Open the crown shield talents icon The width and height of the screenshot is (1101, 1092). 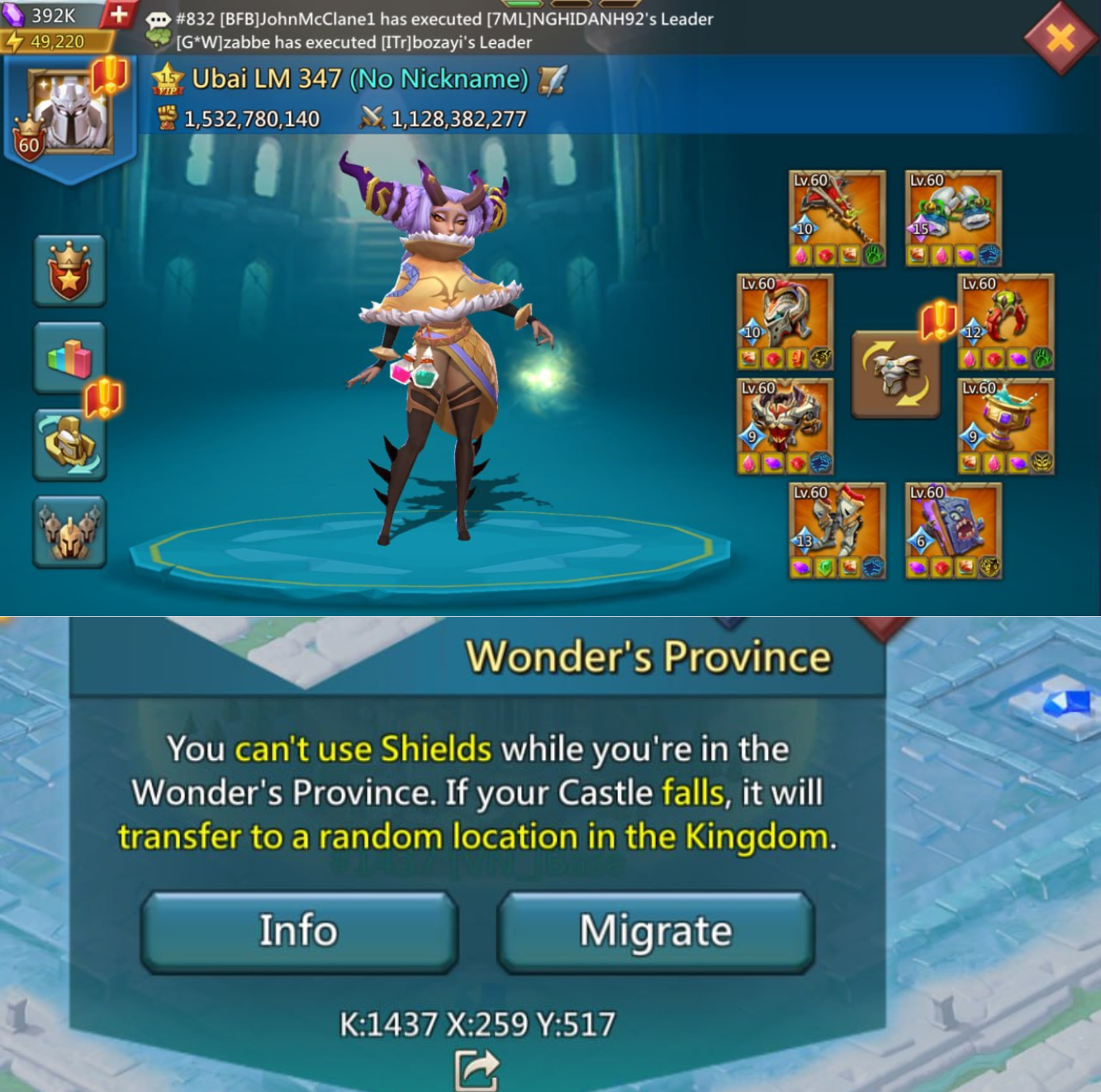tap(69, 272)
